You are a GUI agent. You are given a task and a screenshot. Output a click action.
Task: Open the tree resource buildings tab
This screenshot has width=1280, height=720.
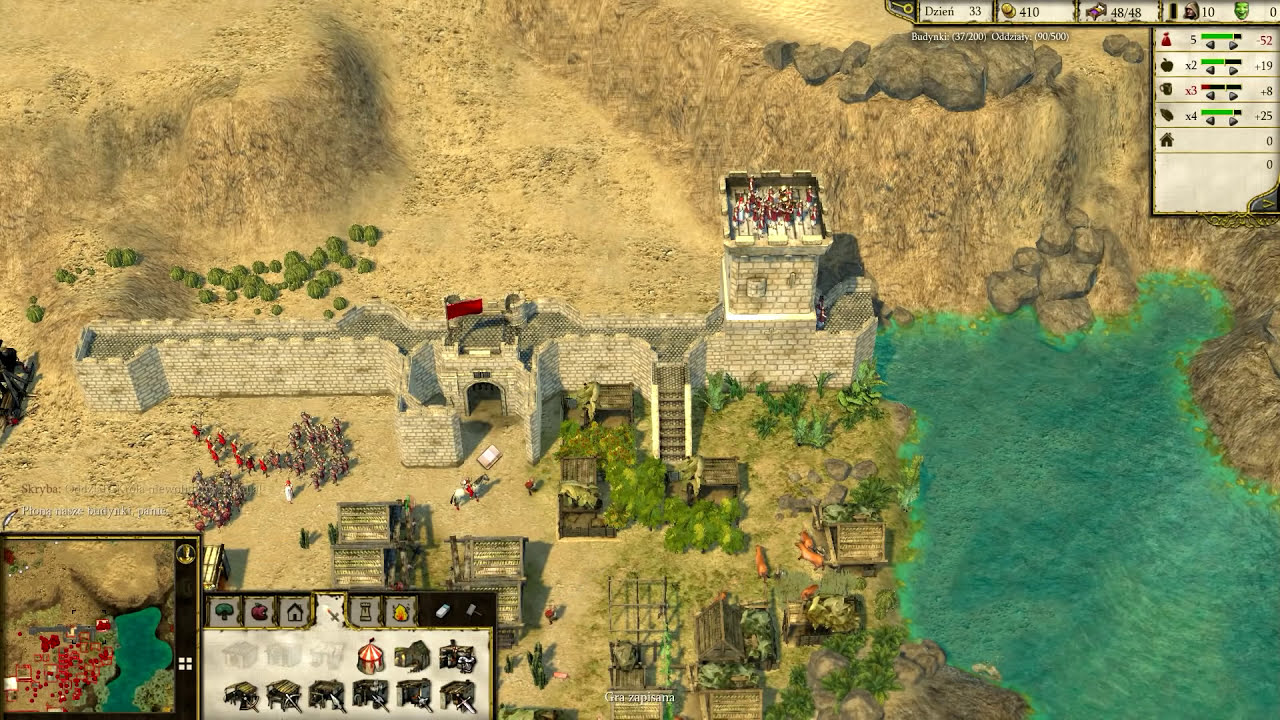click(x=225, y=611)
